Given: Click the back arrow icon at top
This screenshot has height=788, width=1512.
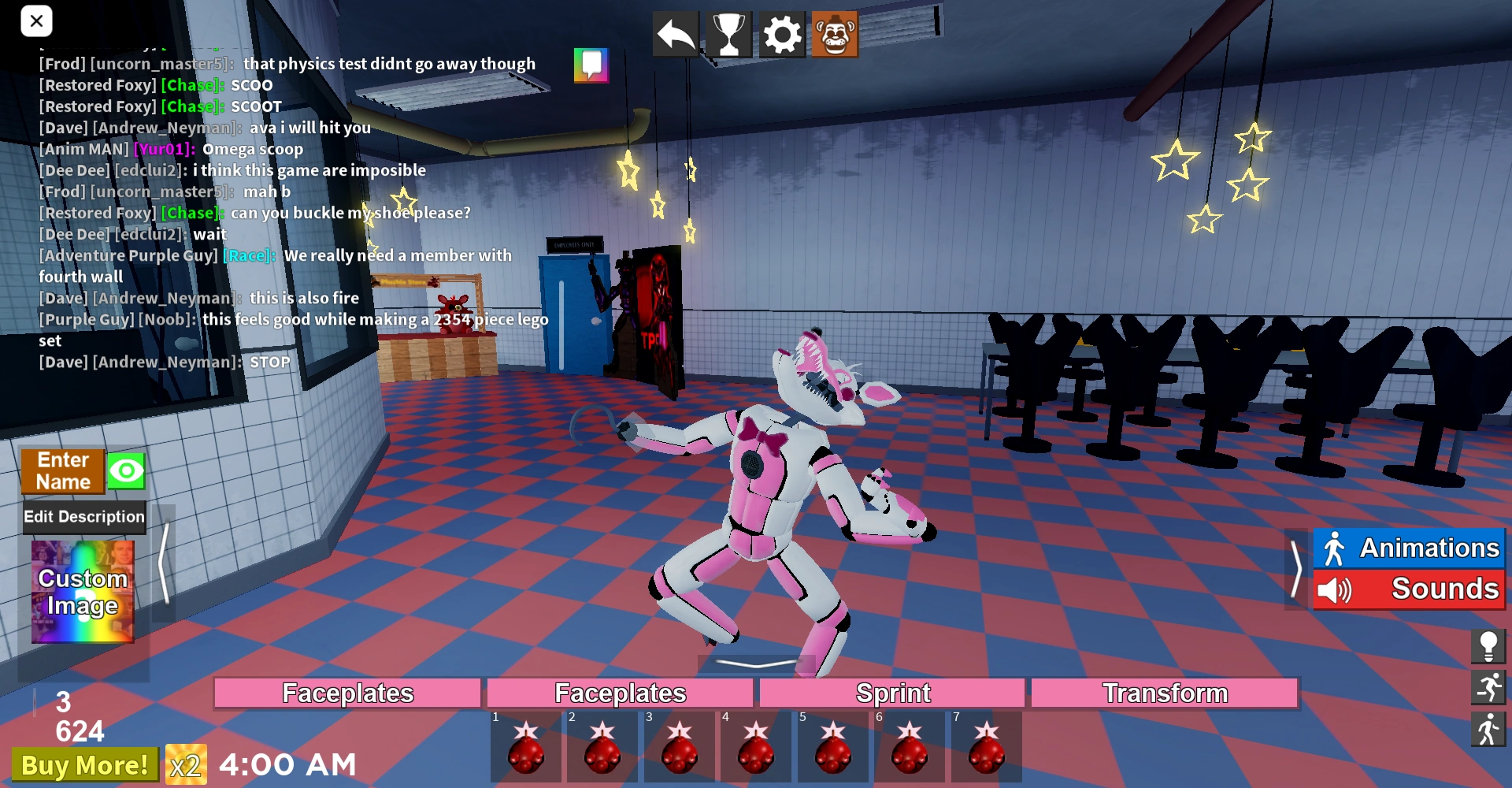Looking at the screenshot, I should point(674,33).
